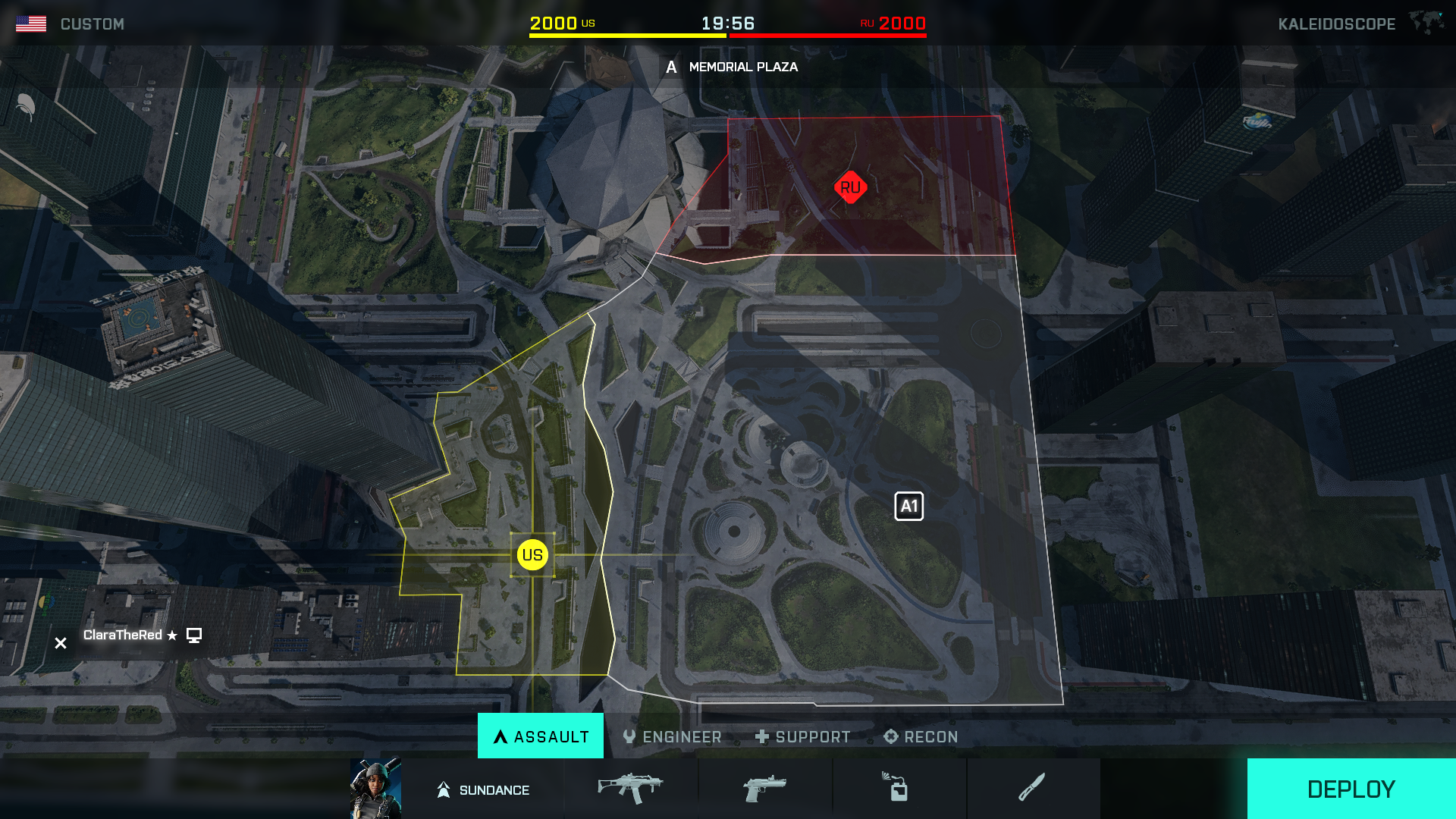
Task: Select the throwable grenade slot
Action: pos(899,789)
